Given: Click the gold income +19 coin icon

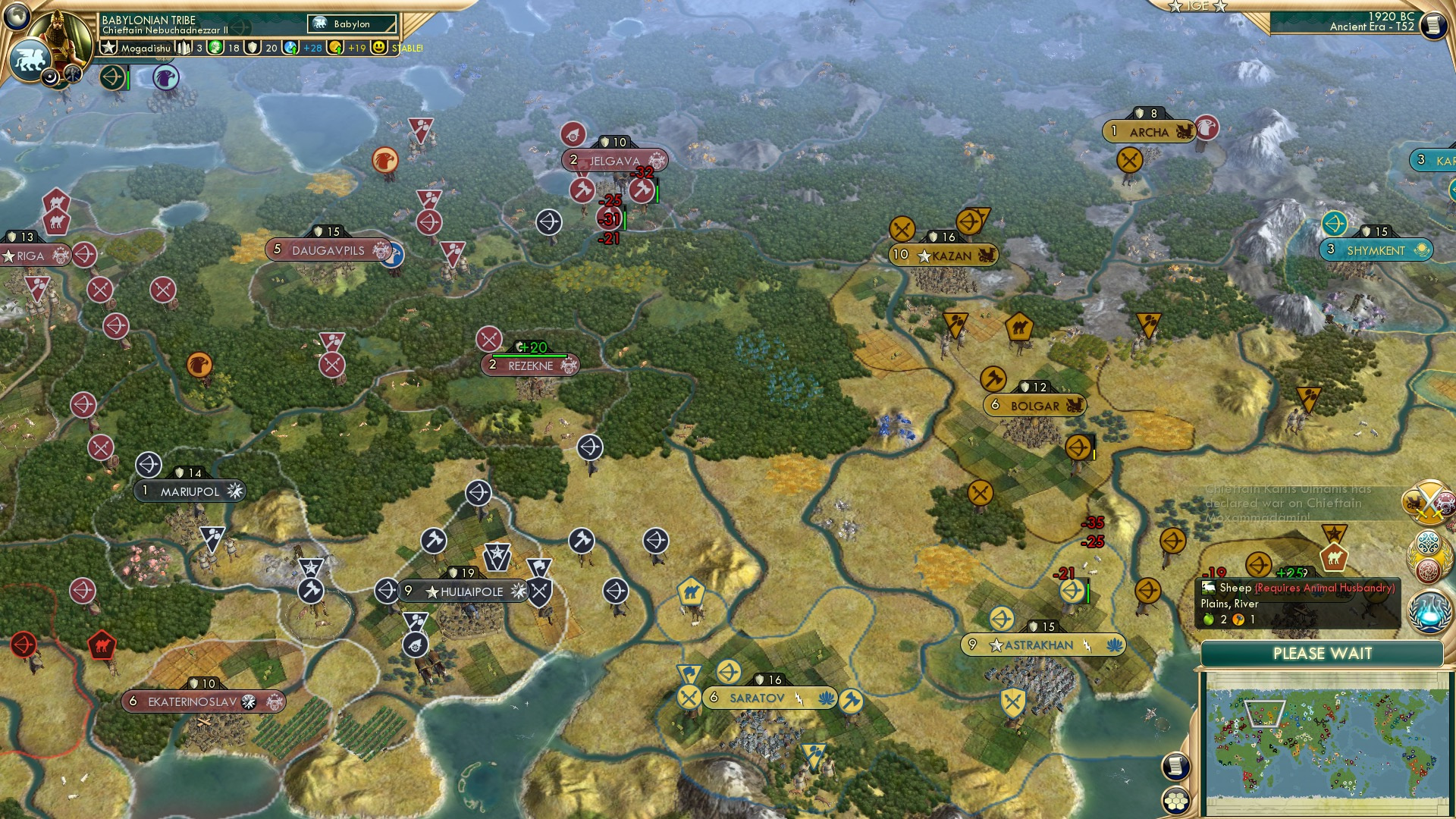Looking at the screenshot, I should pyautogui.click(x=334, y=47).
